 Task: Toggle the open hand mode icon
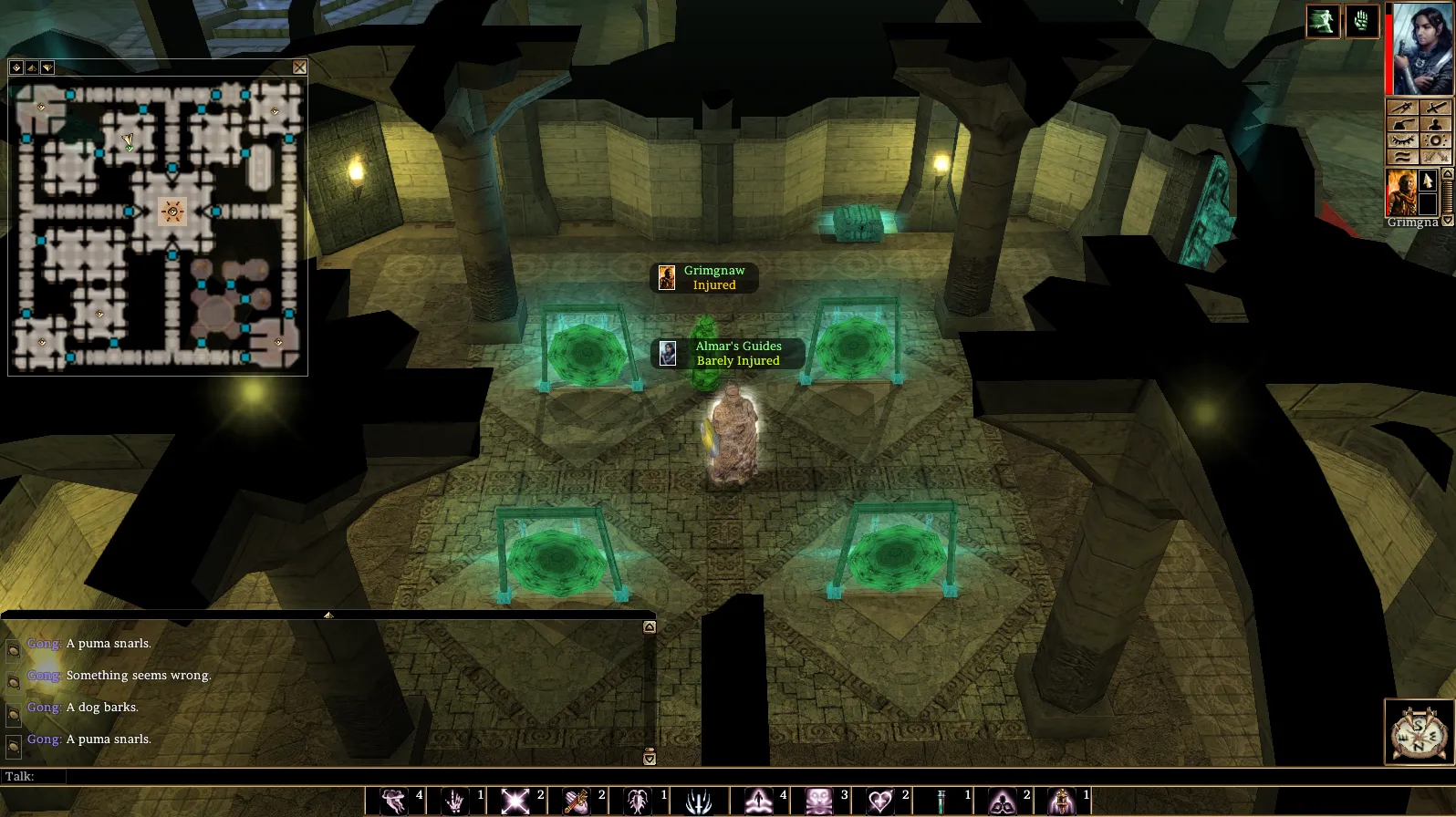click(1361, 22)
